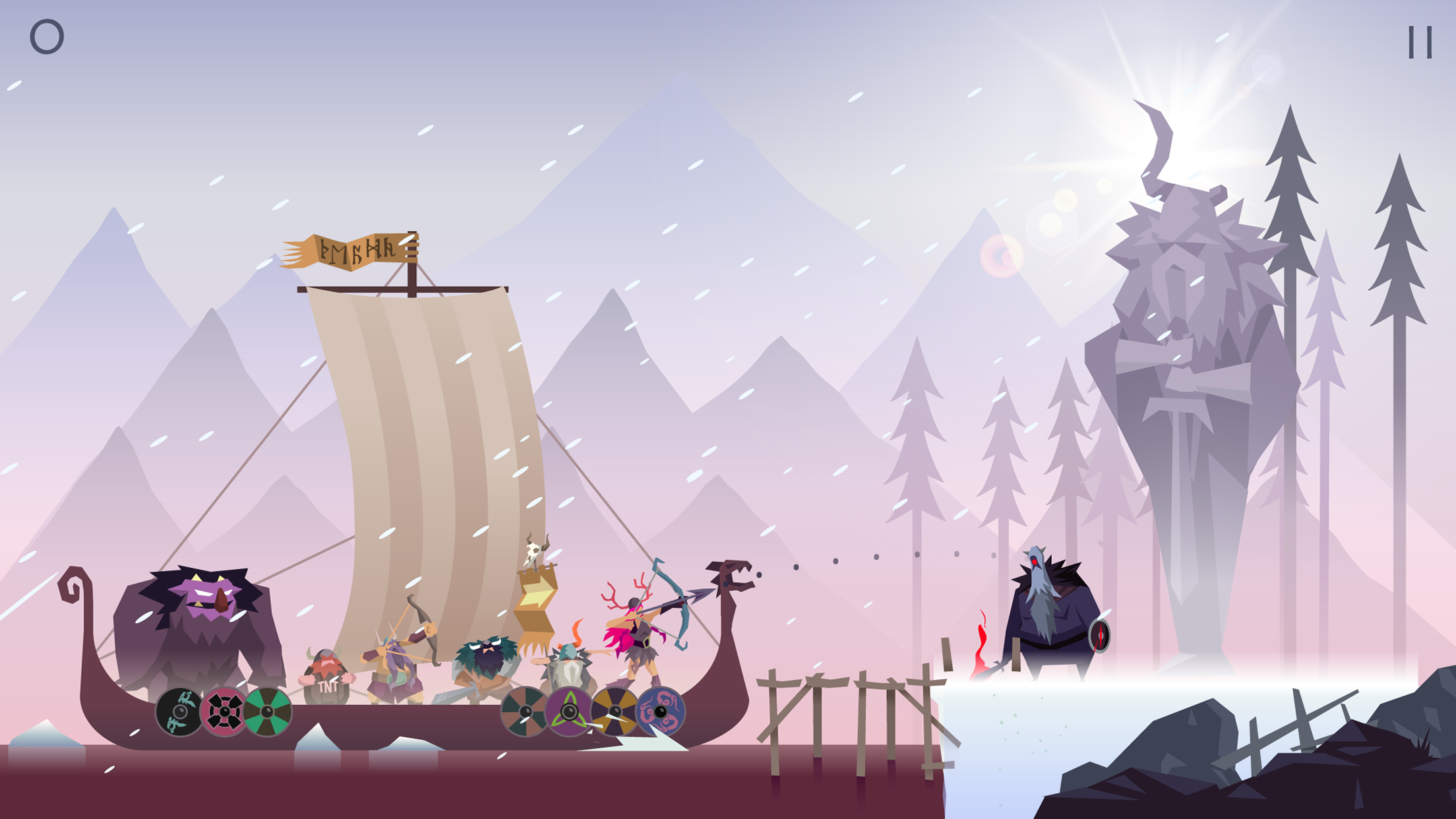The width and height of the screenshot is (1456, 819).
Task: Select the pink patterned shield on the hull
Action: (223, 710)
